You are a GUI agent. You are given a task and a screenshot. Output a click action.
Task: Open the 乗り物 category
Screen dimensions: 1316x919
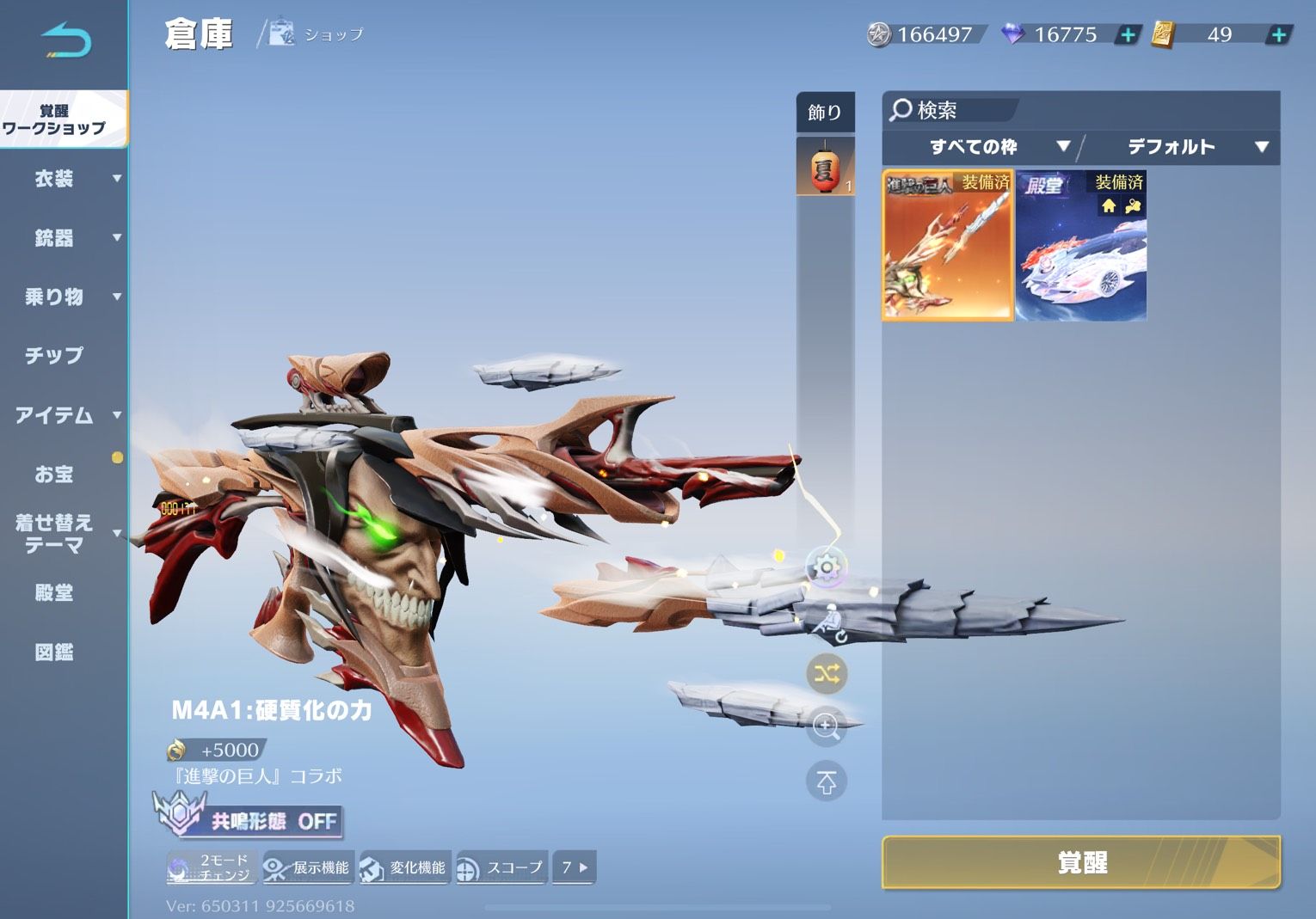pos(56,297)
